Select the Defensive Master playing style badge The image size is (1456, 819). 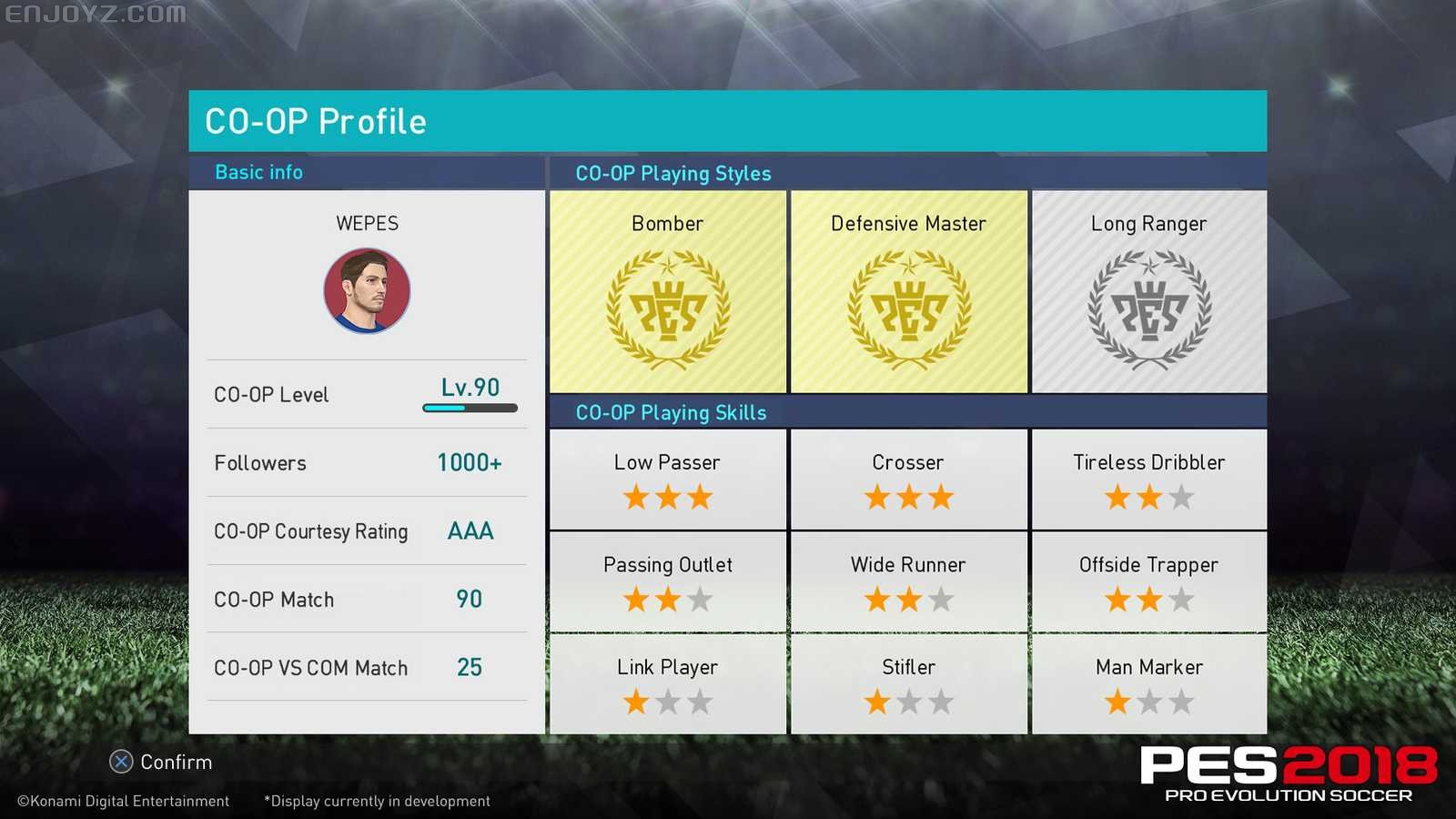click(908, 291)
